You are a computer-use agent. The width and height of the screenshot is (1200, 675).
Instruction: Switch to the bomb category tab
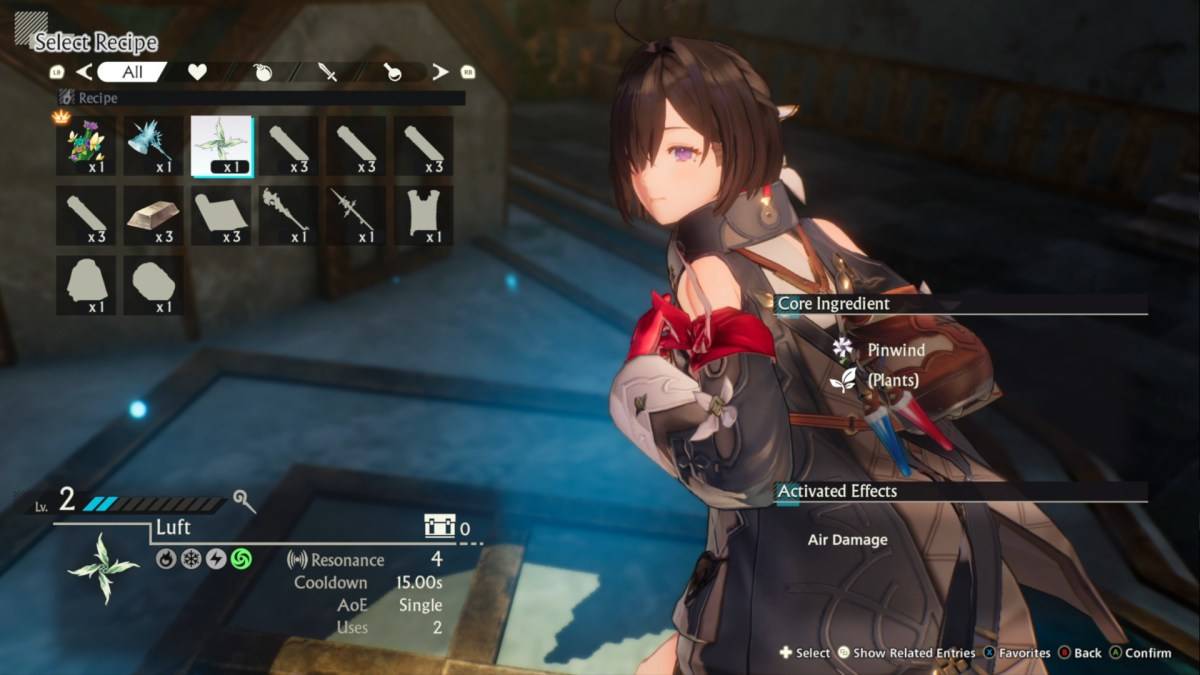coord(263,72)
